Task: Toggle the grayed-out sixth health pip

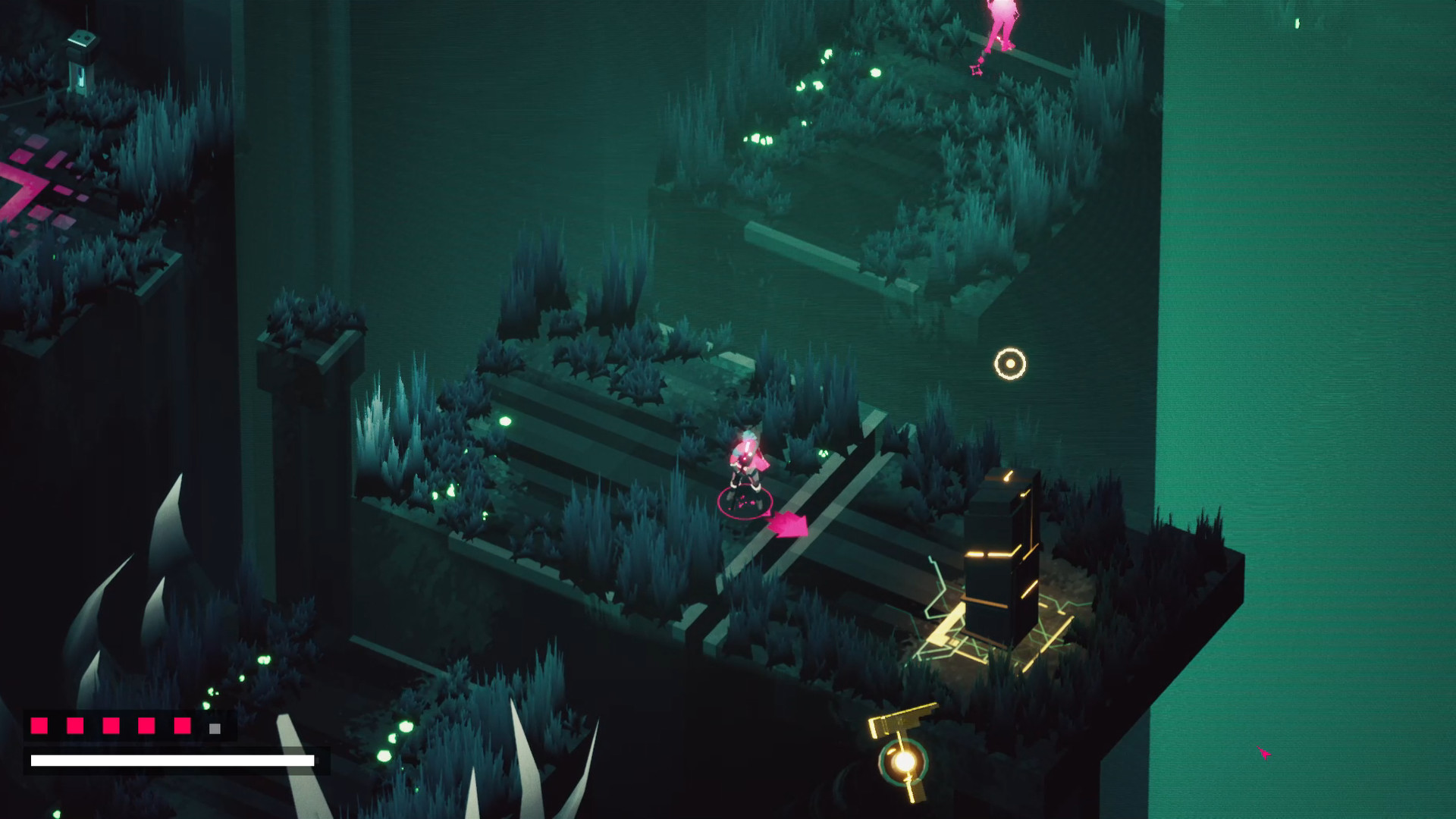Action: click(x=213, y=726)
